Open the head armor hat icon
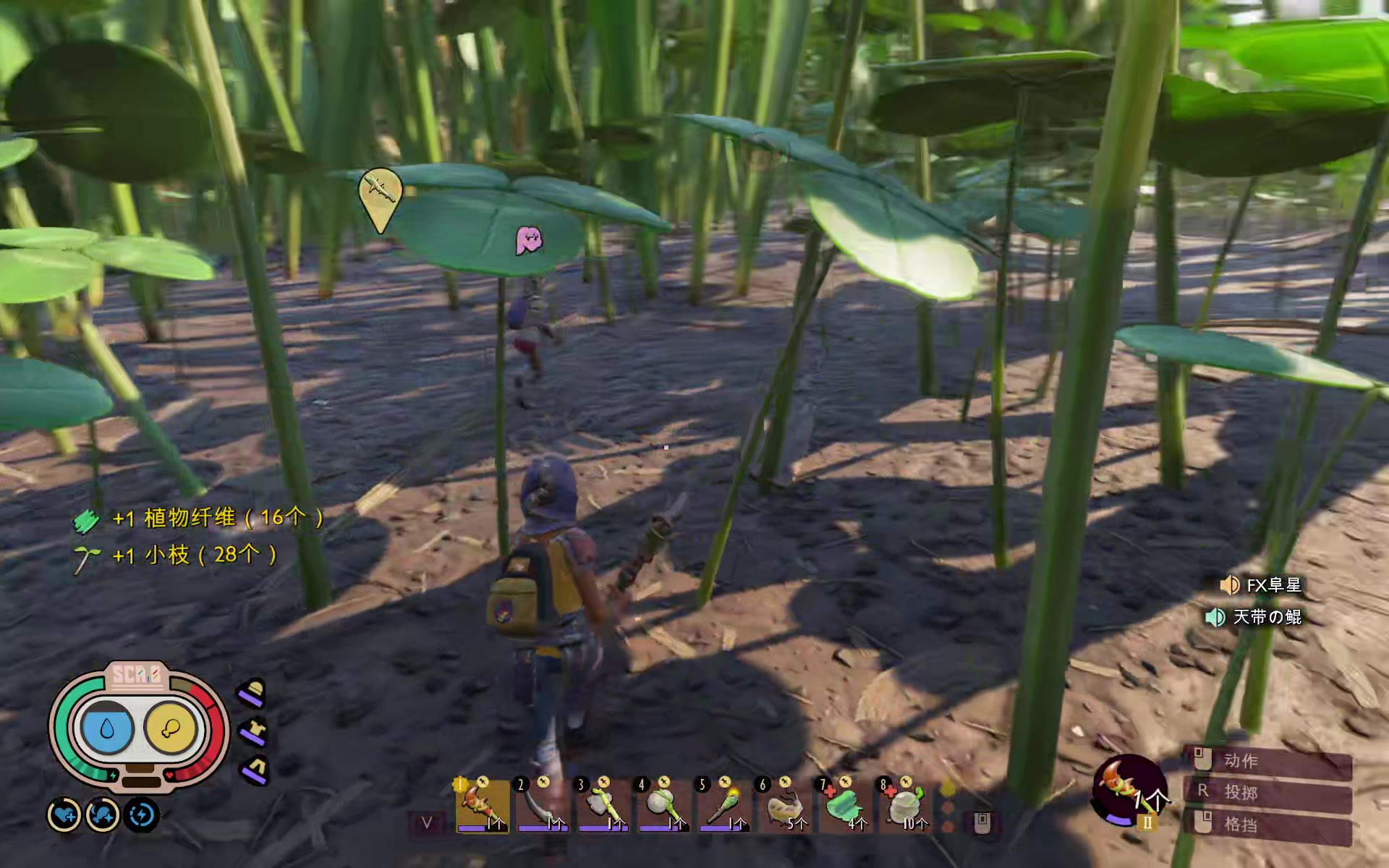This screenshot has width=1389, height=868. pyautogui.click(x=252, y=693)
